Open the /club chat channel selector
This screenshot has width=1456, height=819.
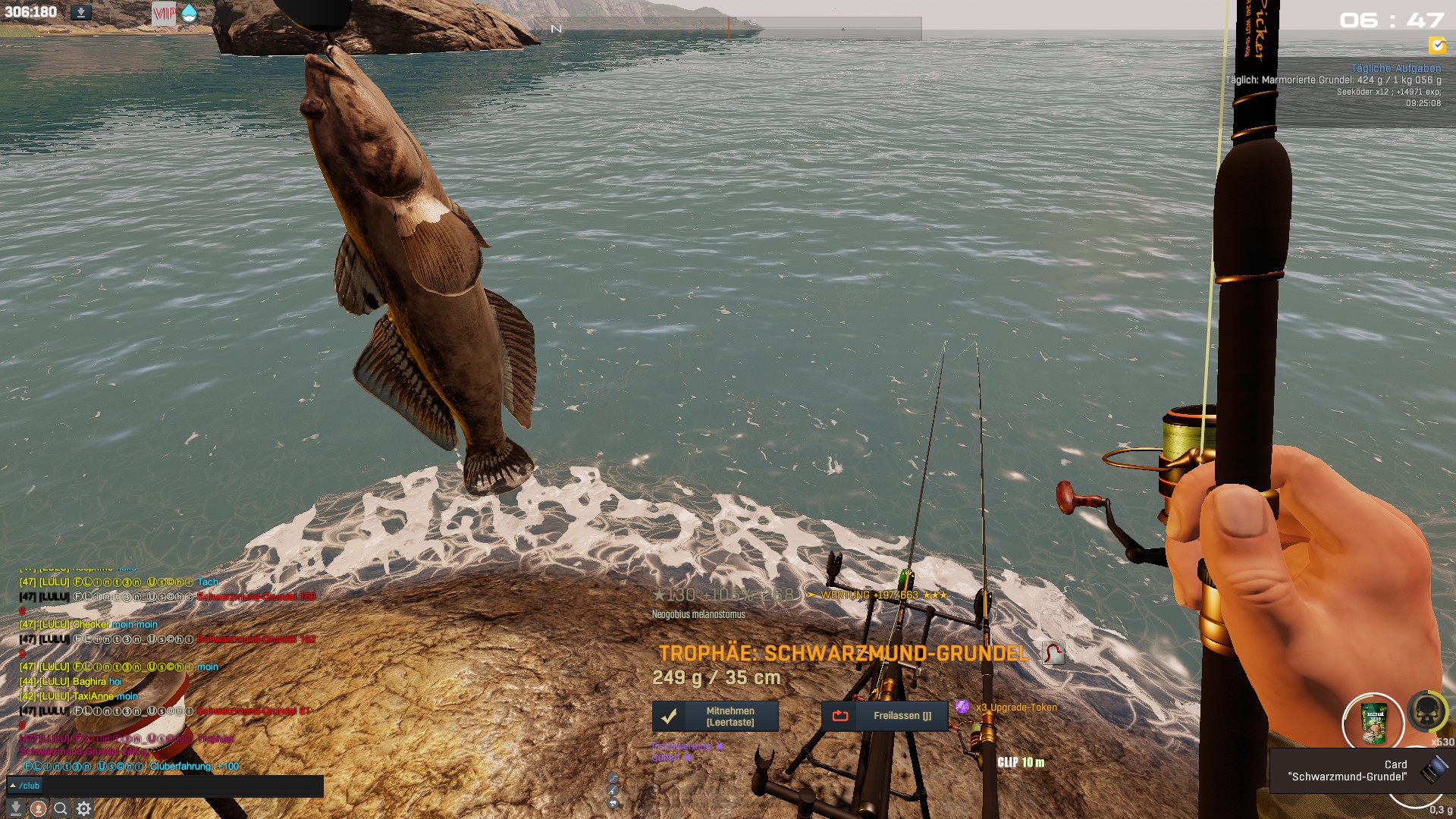24,786
